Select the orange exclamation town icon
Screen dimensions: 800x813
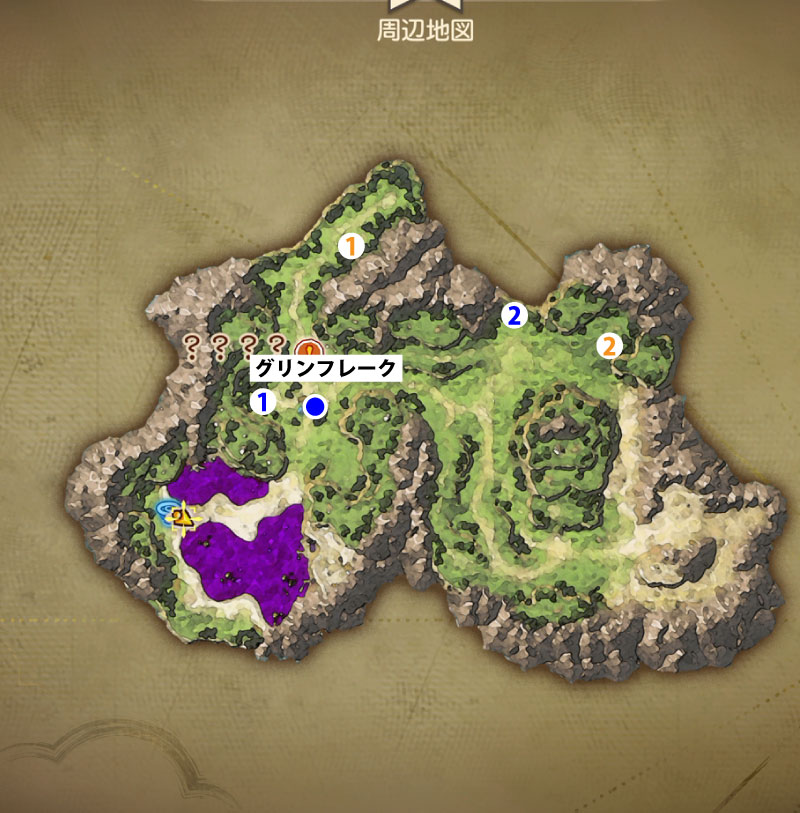(x=310, y=349)
